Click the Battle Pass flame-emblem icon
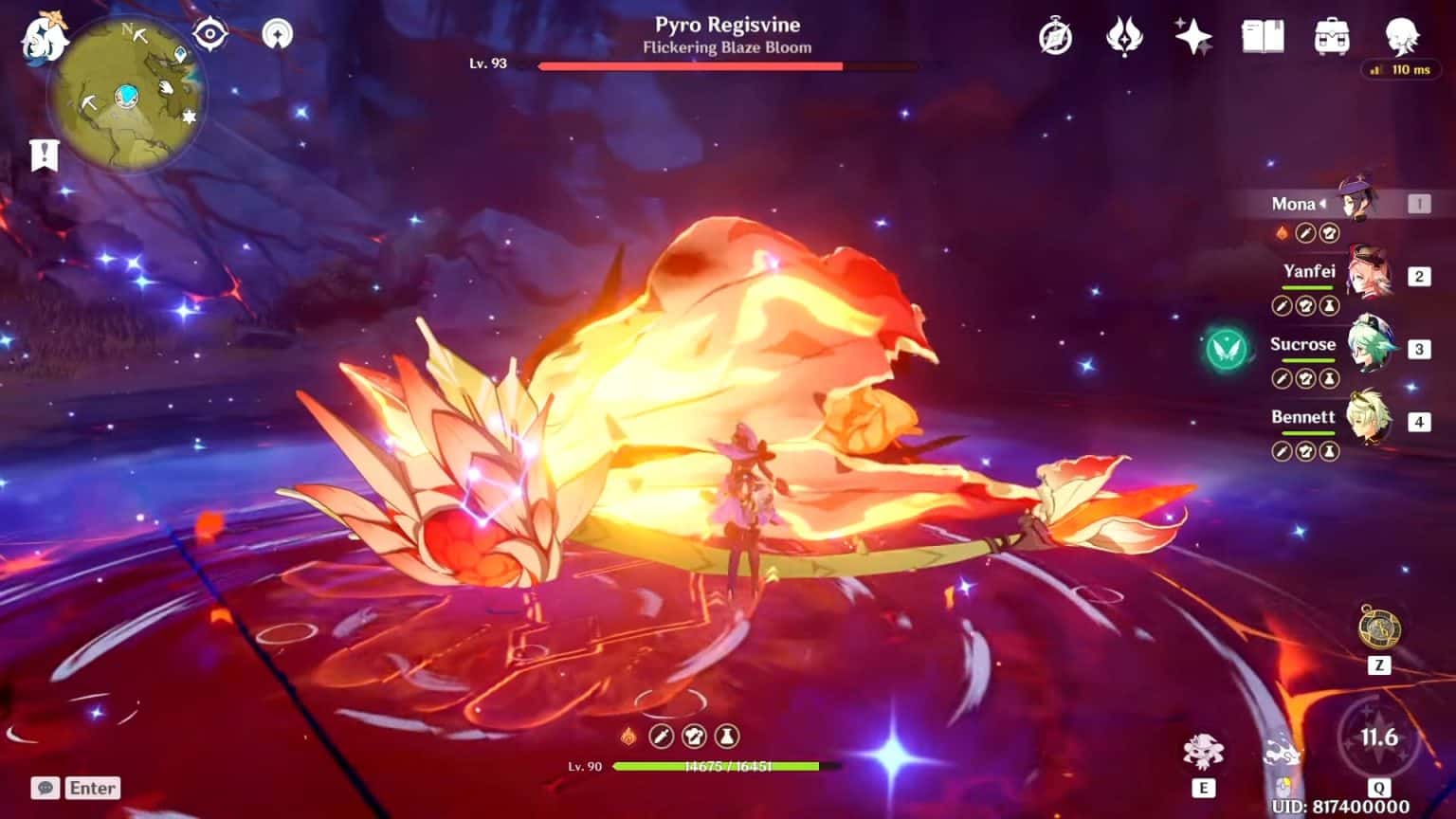 point(1124,38)
